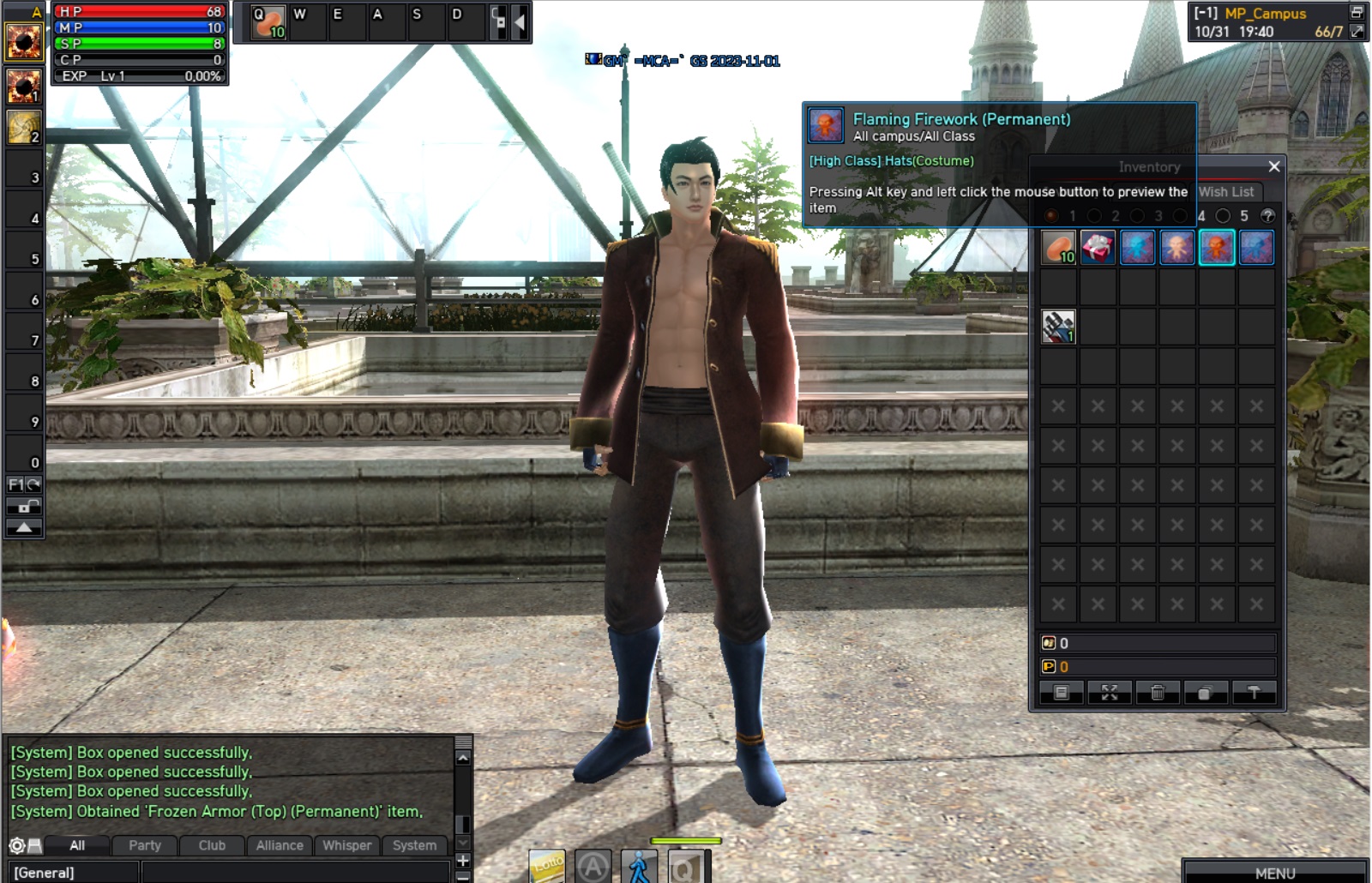This screenshot has width=1372, height=883.
Task: Open the Lotto icon
Action: [x=547, y=866]
